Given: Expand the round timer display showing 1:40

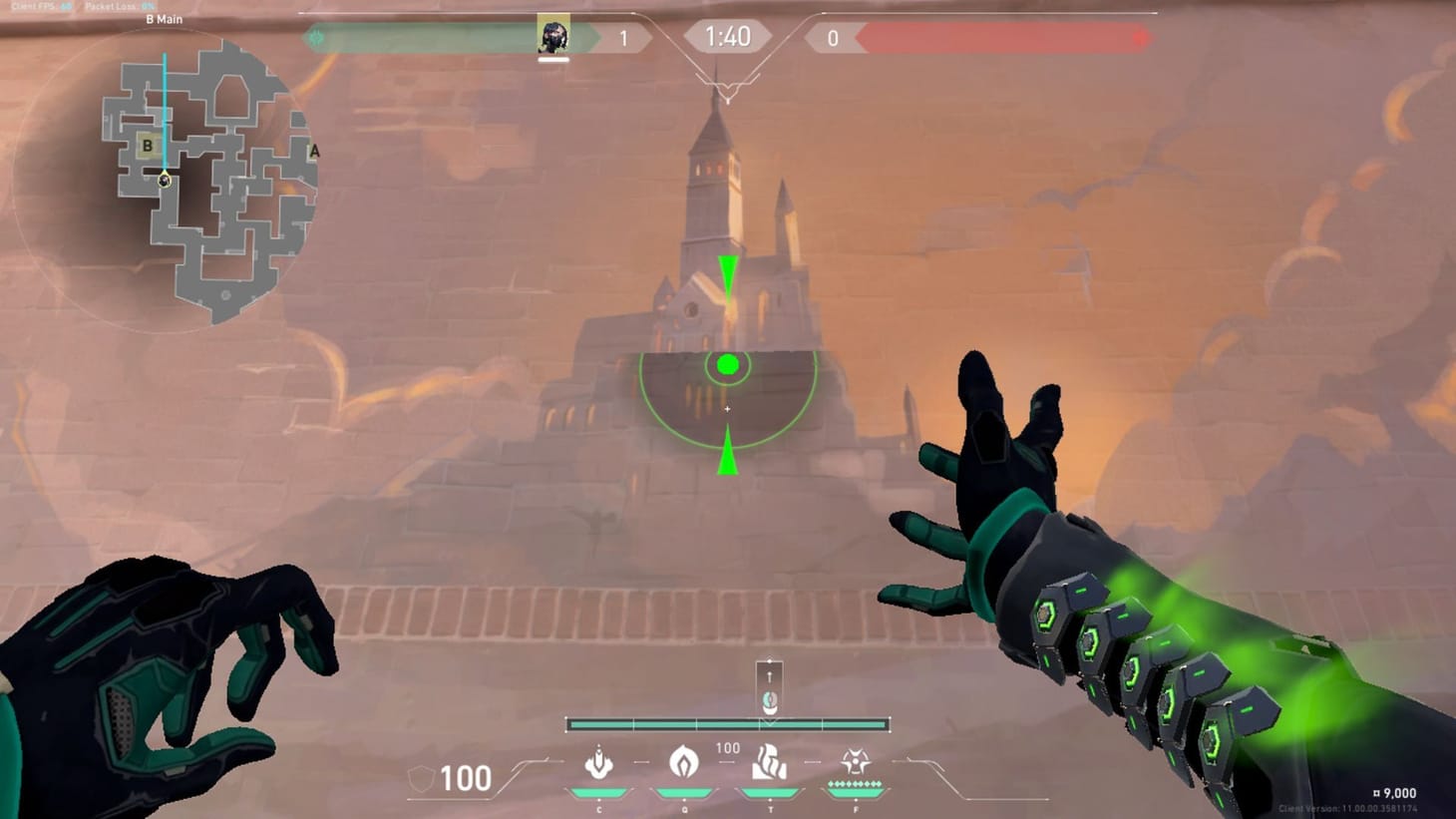Looking at the screenshot, I should [x=727, y=36].
